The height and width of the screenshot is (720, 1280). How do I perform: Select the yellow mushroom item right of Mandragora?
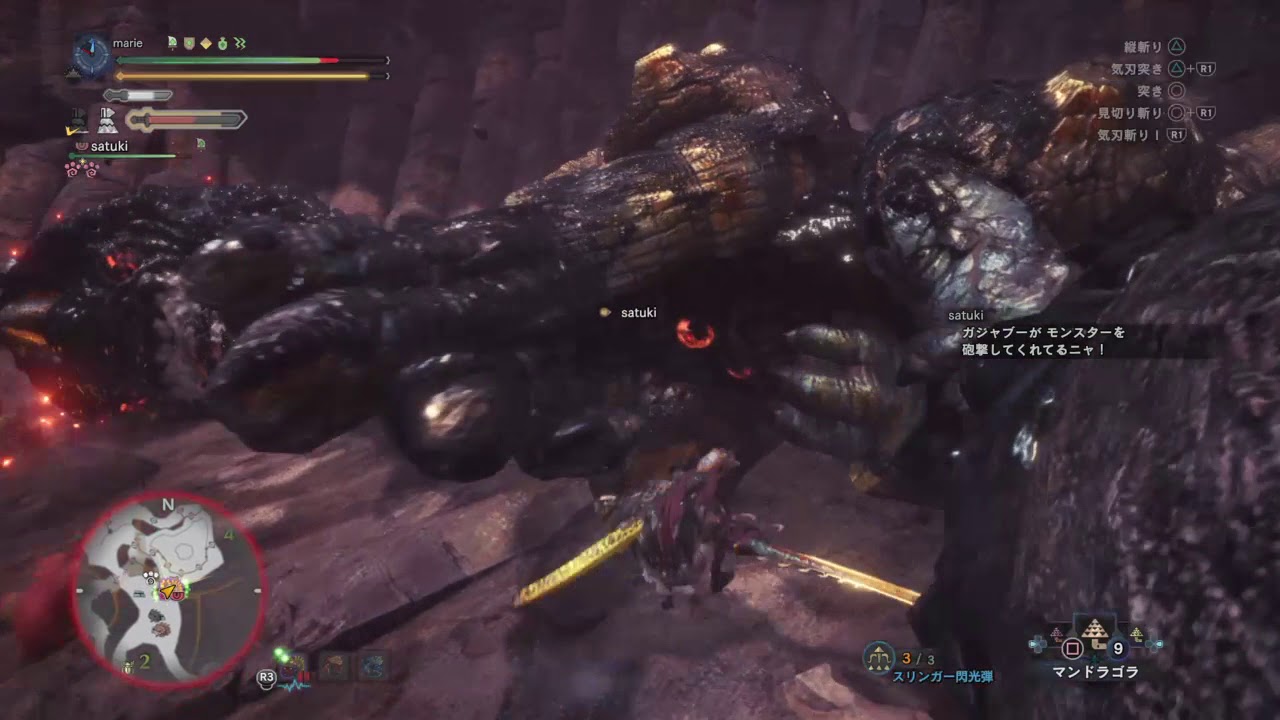click(x=1136, y=633)
